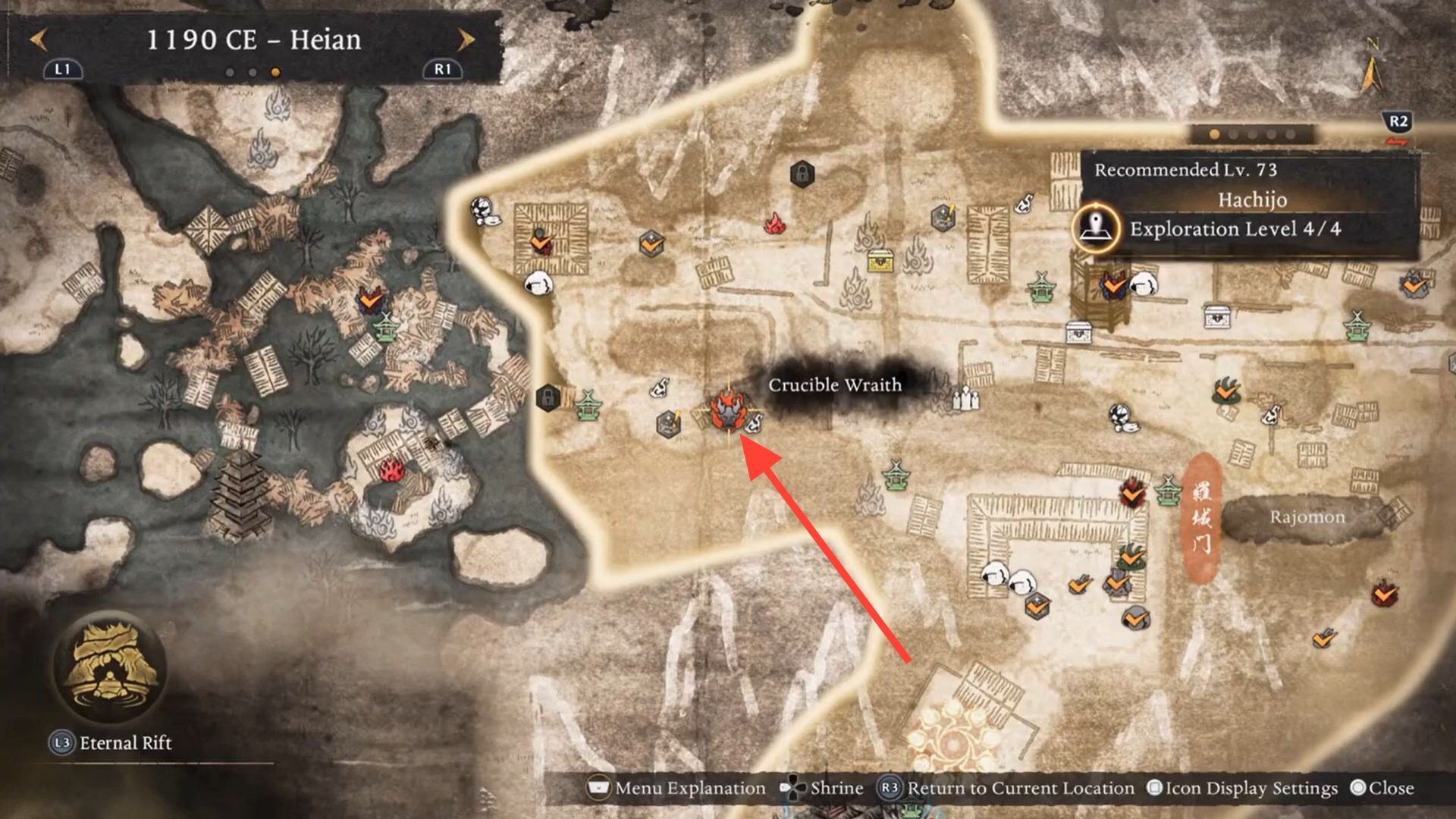Select the Crucible Wraith boss marker
Screen dimensions: 1456x819
click(x=729, y=412)
